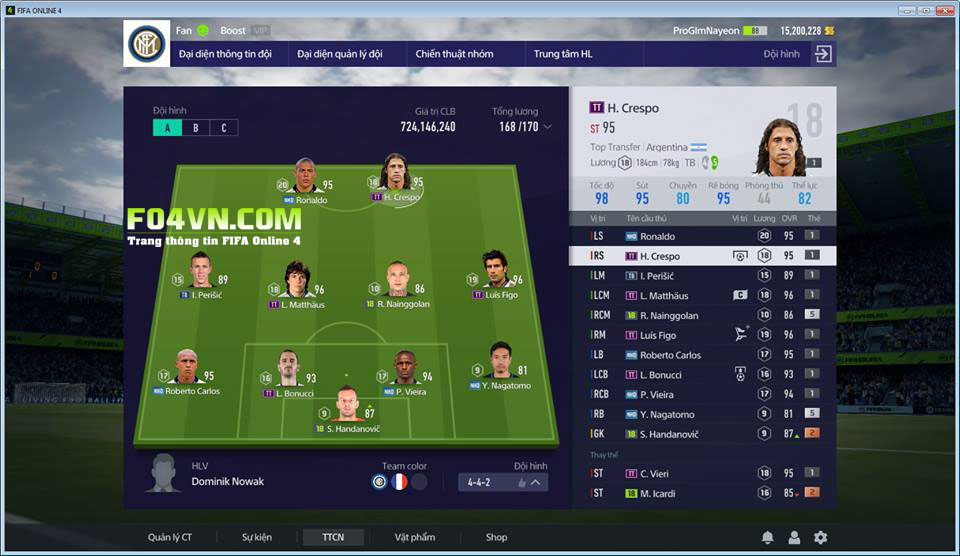This screenshot has width=960, height=556.
Task: Open the notifications bell
Action: coord(767,538)
